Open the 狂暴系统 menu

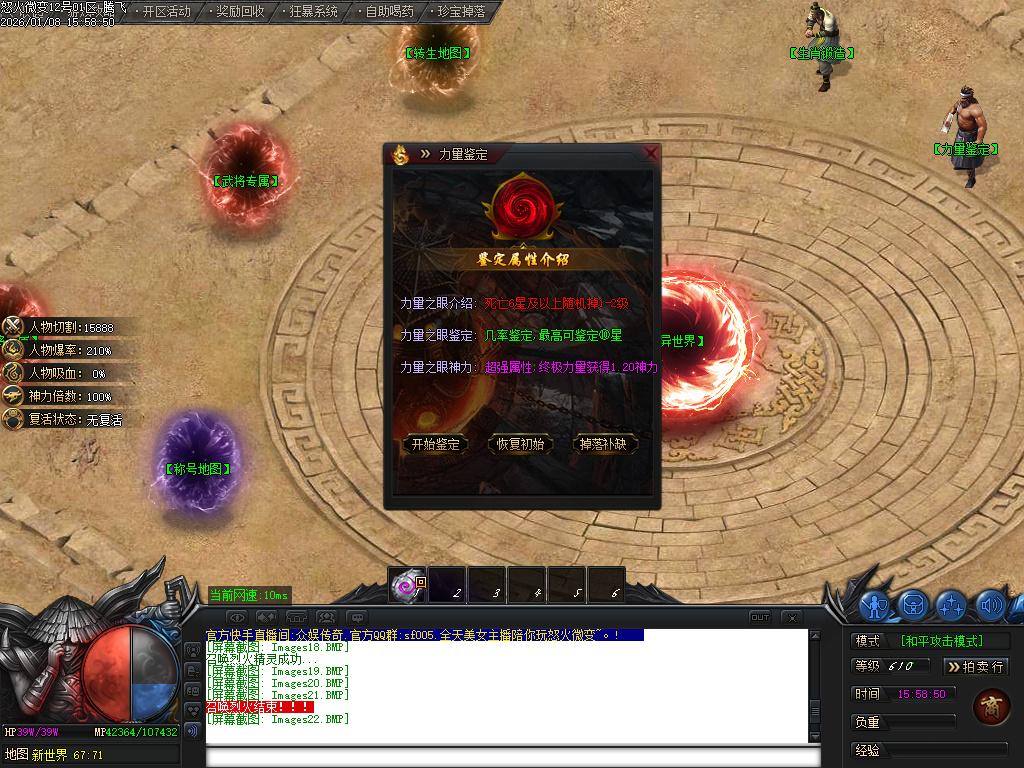(x=314, y=12)
